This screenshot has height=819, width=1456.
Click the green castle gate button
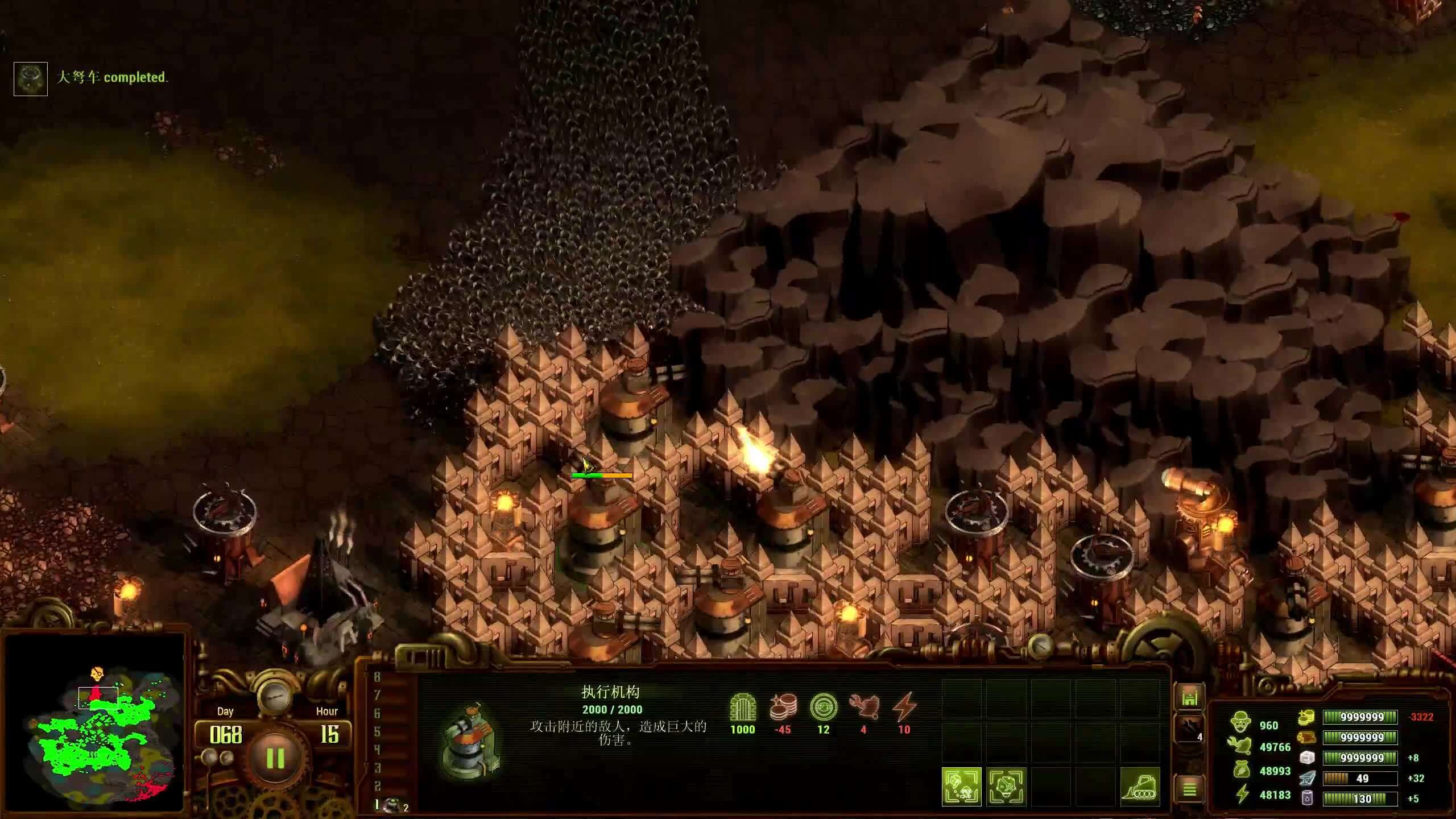pyautogui.click(x=1189, y=697)
